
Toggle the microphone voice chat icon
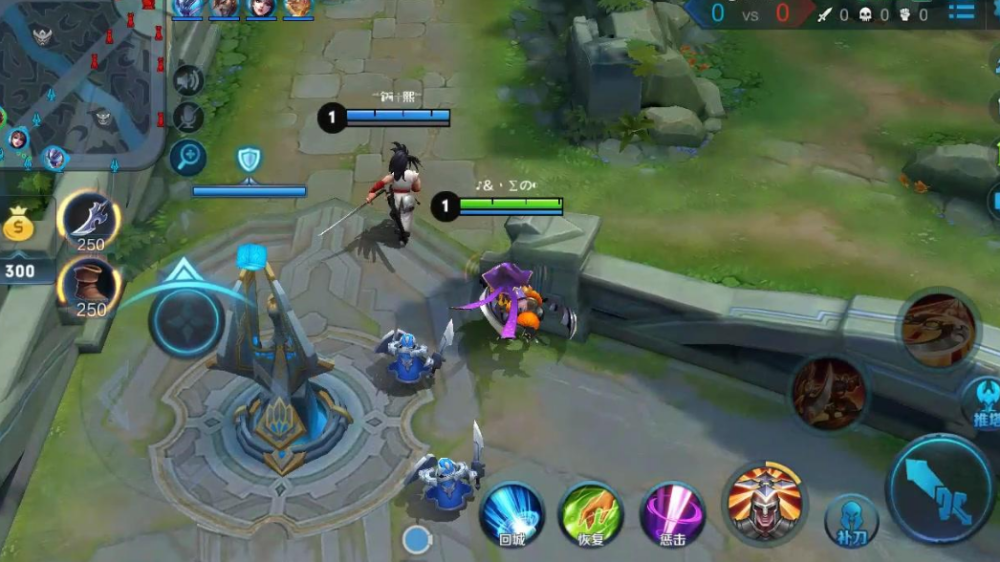(x=187, y=117)
